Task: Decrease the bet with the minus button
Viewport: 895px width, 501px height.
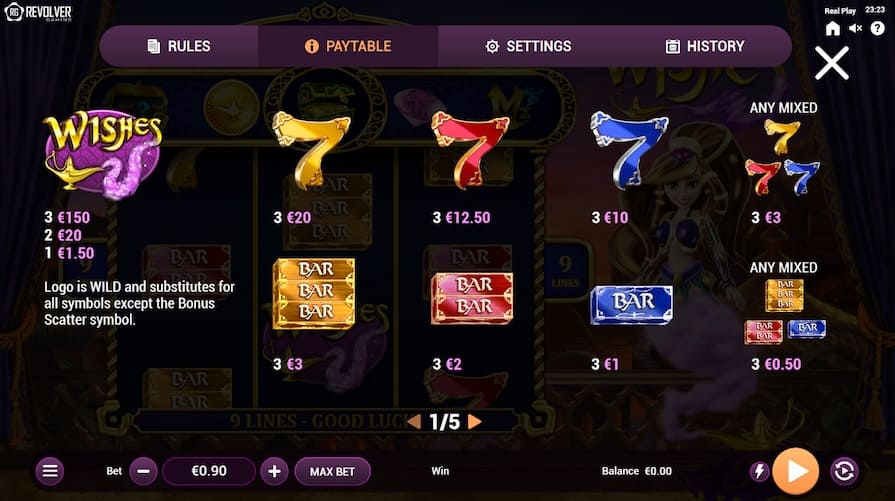Action: 144,471
